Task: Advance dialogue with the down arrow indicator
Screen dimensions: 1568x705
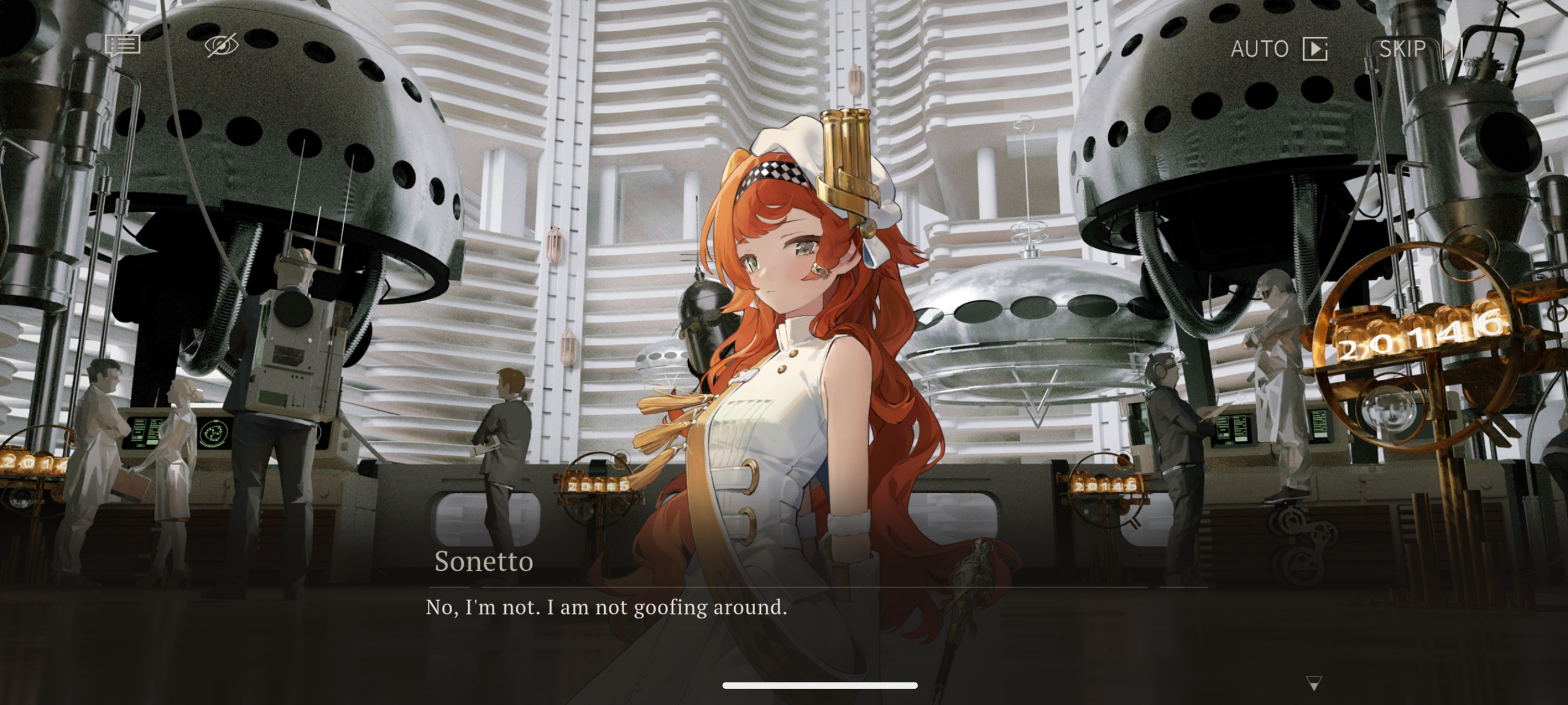Action: coord(1314,684)
